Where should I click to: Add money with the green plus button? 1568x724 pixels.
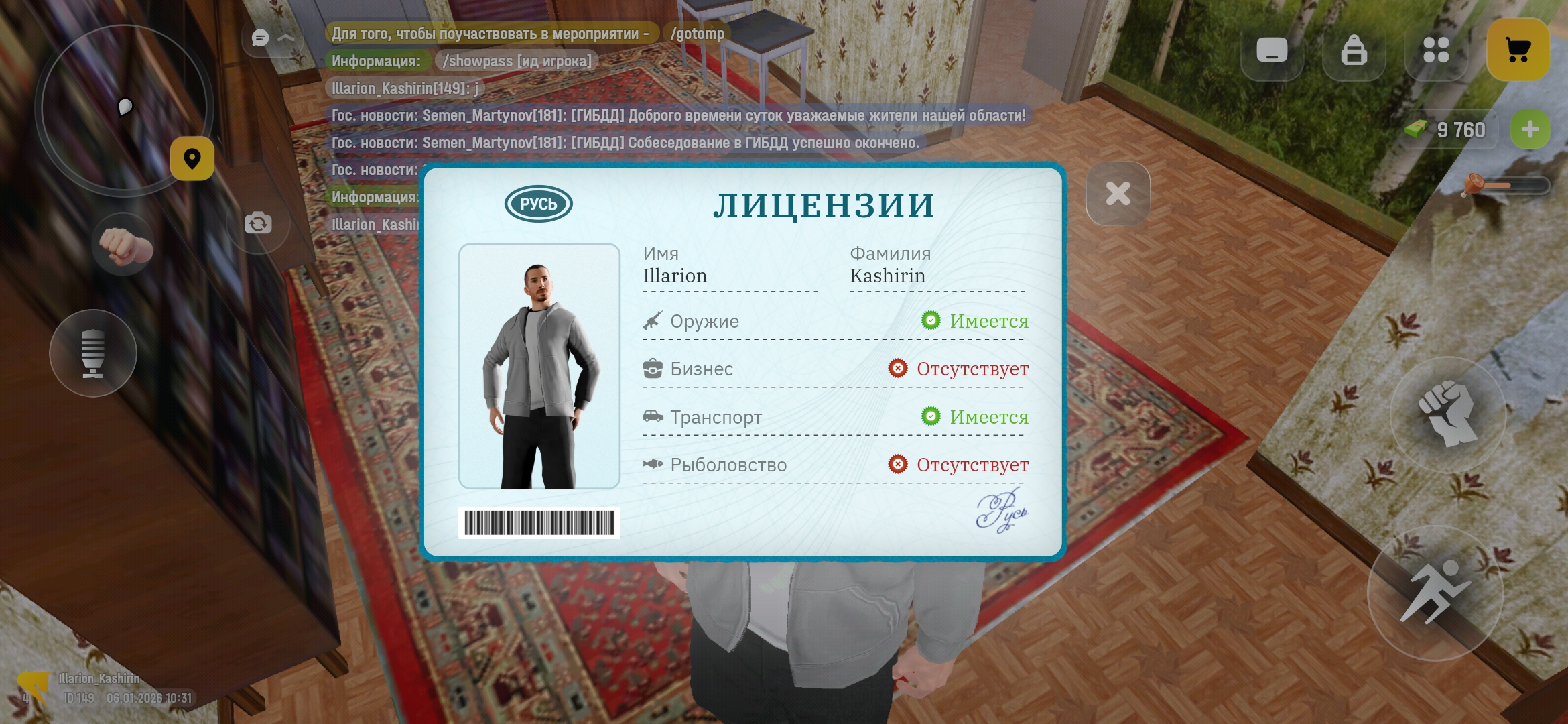click(x=1530, y=129)
